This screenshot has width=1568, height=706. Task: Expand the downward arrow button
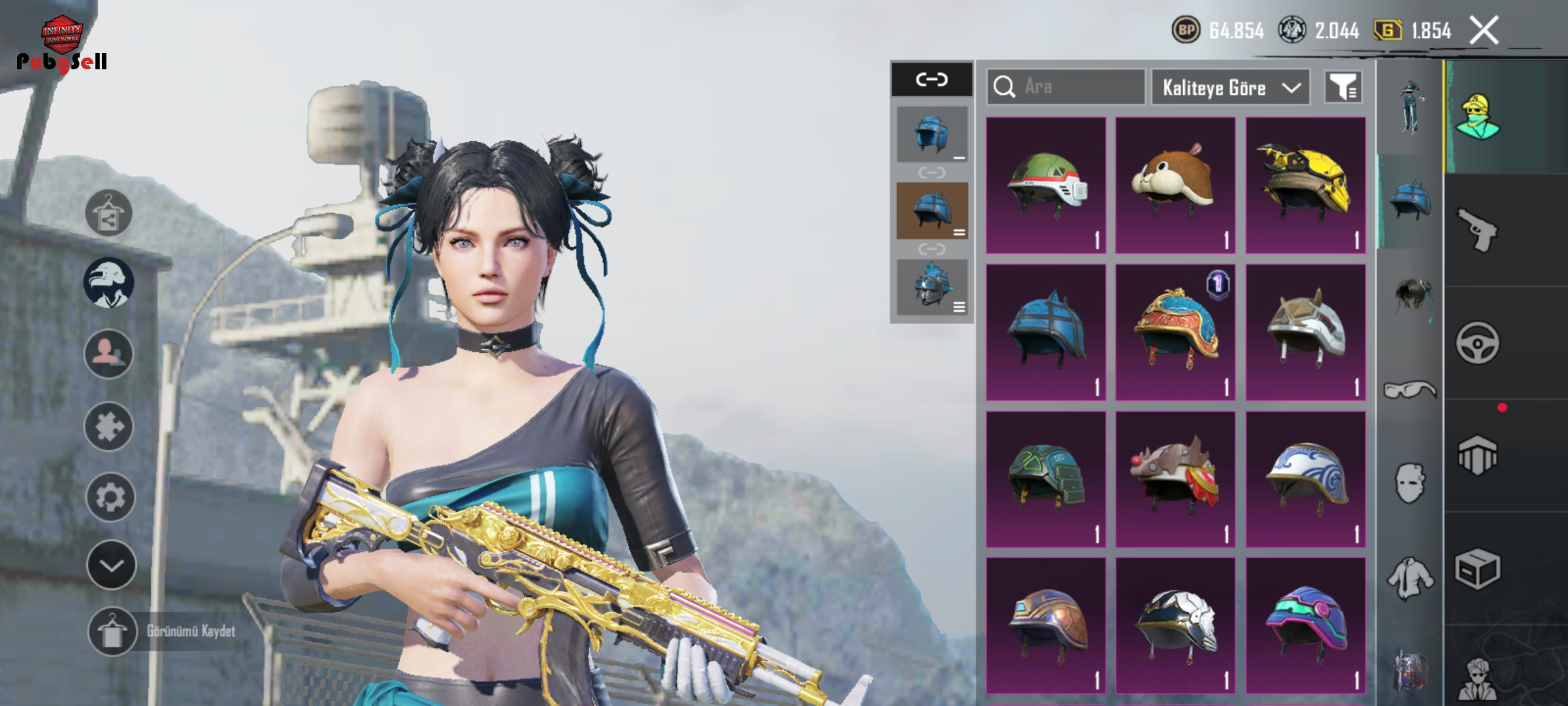coord(111,565)
